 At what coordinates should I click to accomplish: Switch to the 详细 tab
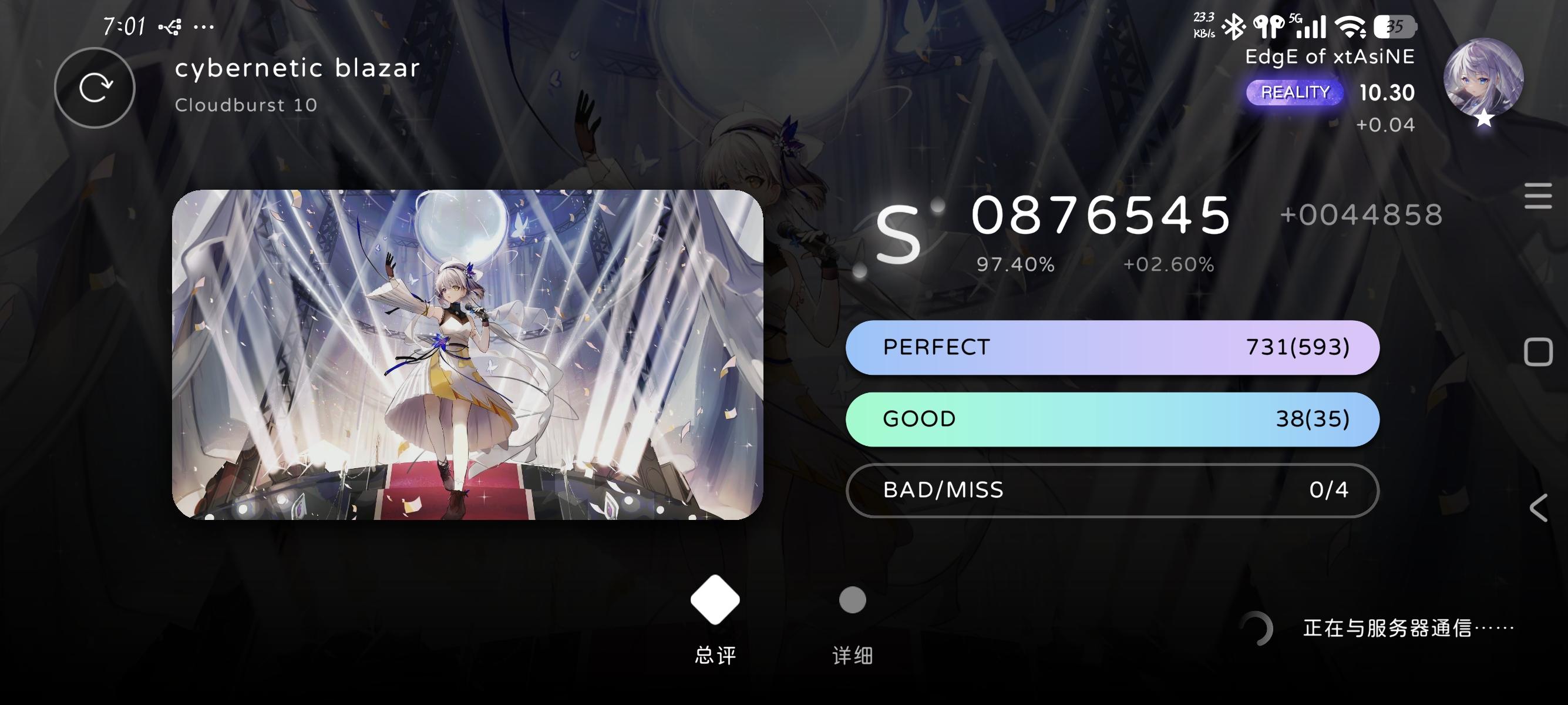pos(852,621)
